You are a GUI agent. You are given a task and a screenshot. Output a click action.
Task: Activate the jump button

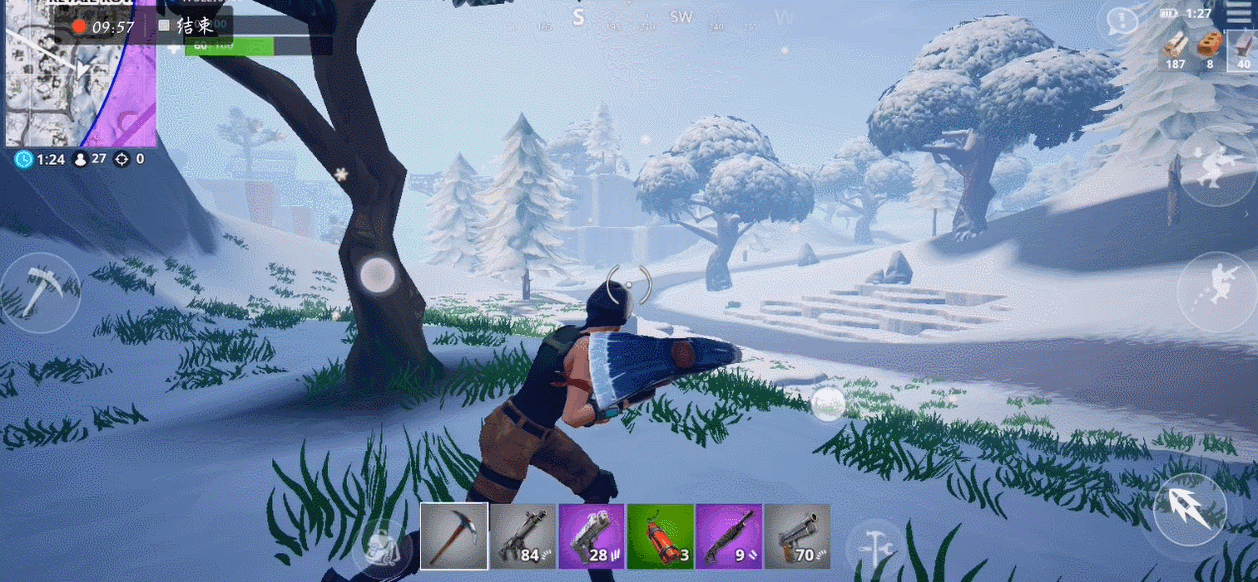[1190, 510]
